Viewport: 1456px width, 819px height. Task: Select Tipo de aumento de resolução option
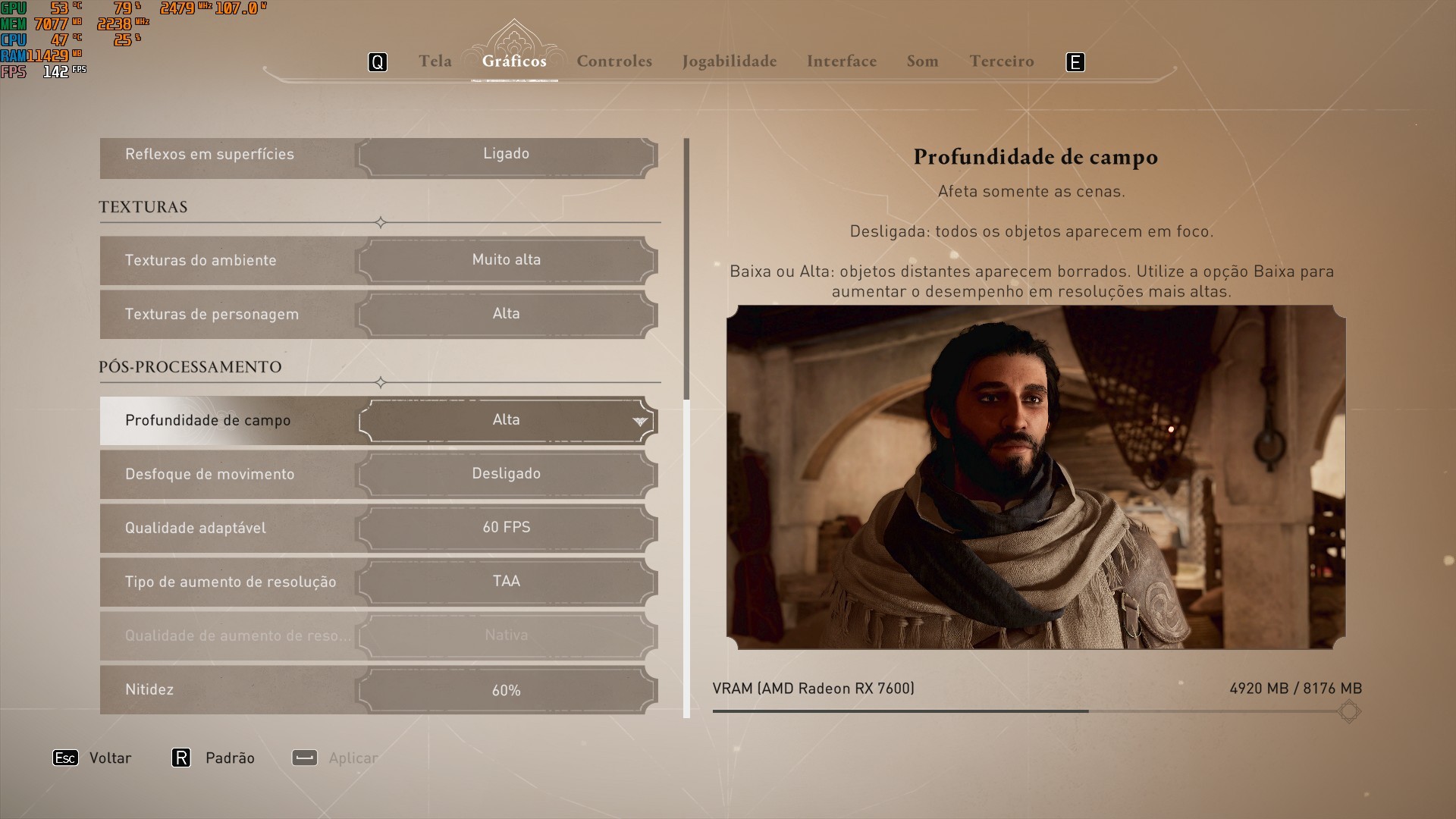[506, 582]
